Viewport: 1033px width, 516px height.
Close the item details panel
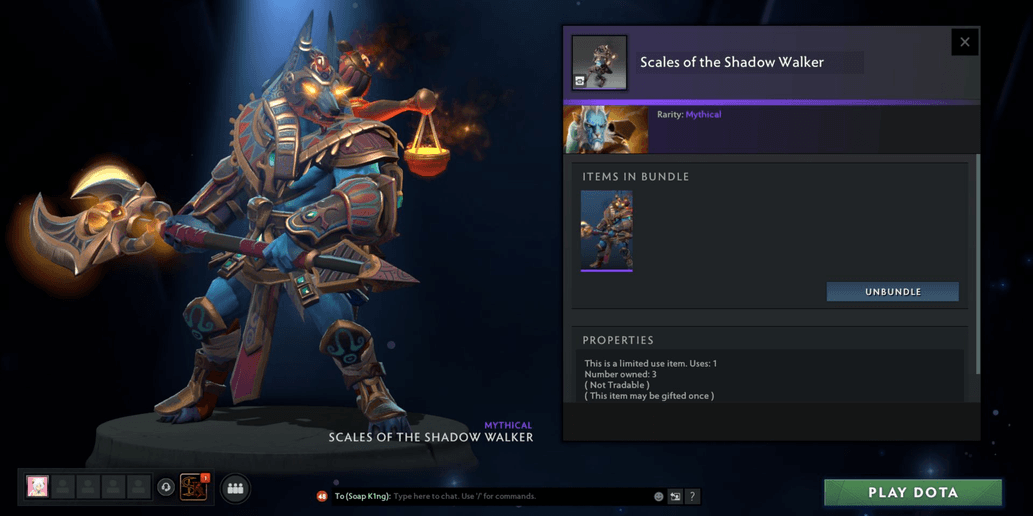[x=964, y=42]
